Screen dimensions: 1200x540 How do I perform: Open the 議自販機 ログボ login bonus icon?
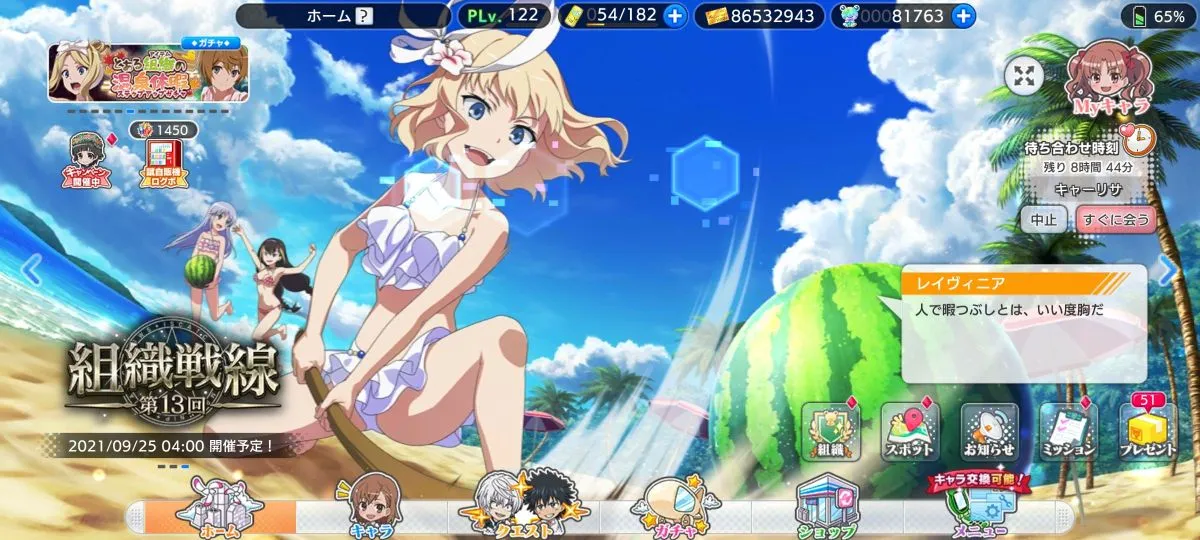pyautogui.click(x=159, y=162)
